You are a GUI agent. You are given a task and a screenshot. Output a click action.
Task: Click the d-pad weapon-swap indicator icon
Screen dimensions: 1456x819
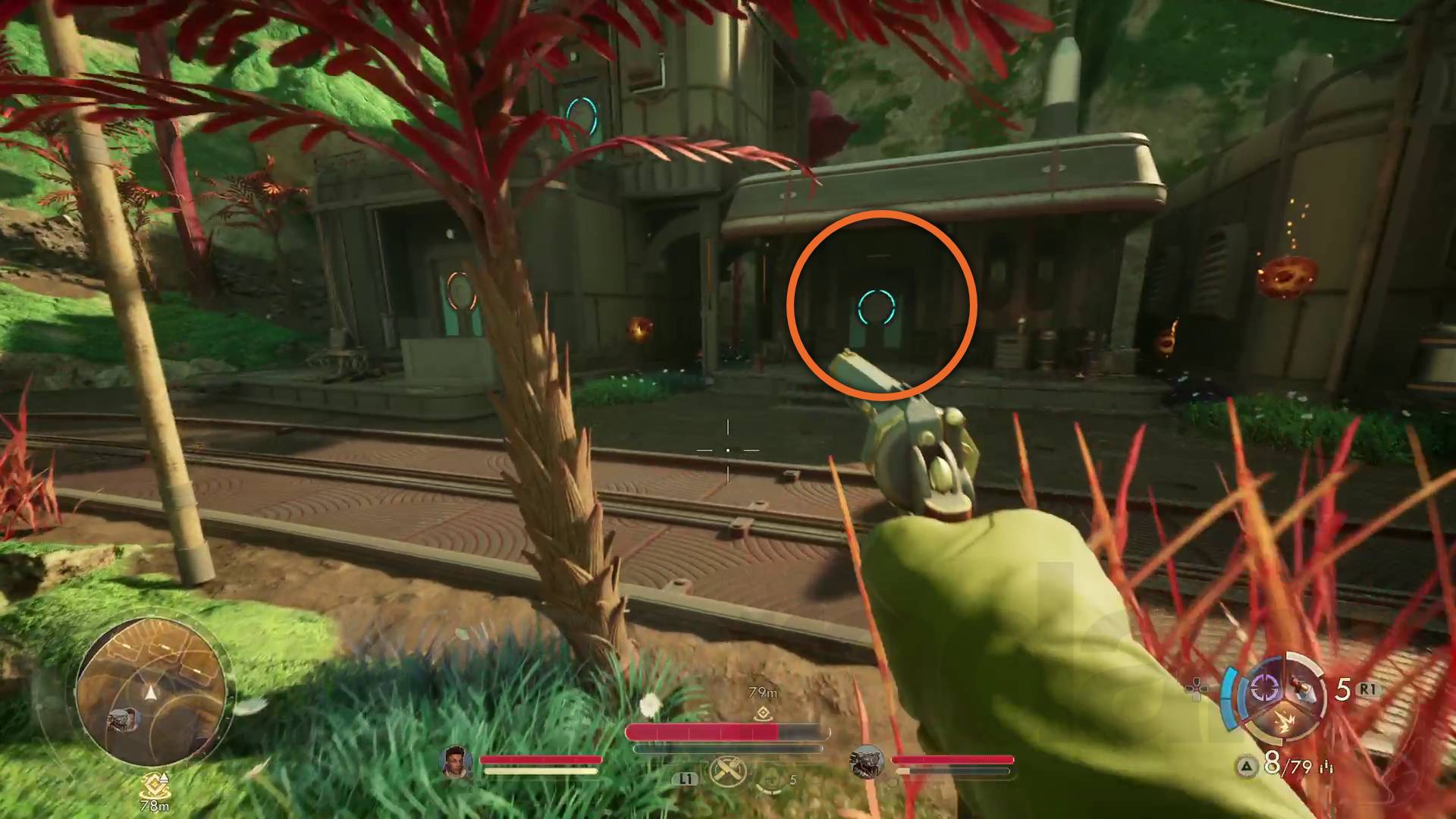(x=1197, y=689)
